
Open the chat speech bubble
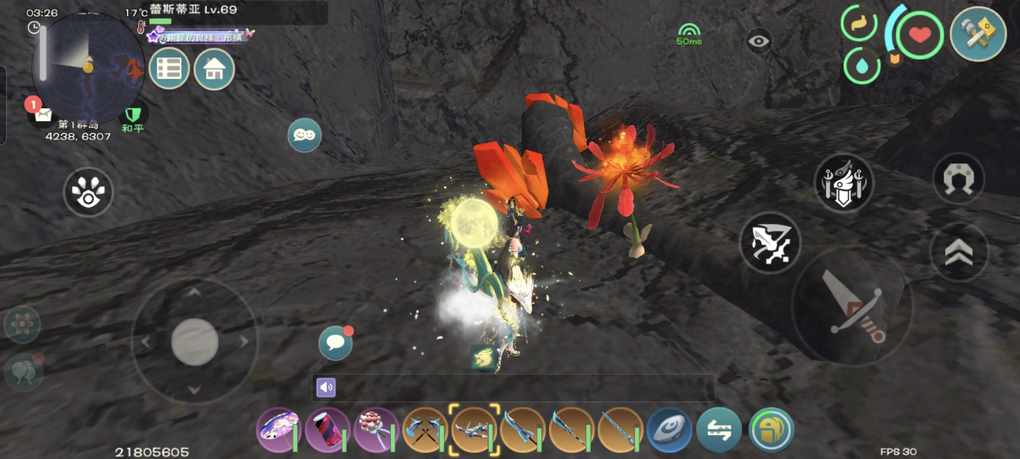tap(335, 342)
